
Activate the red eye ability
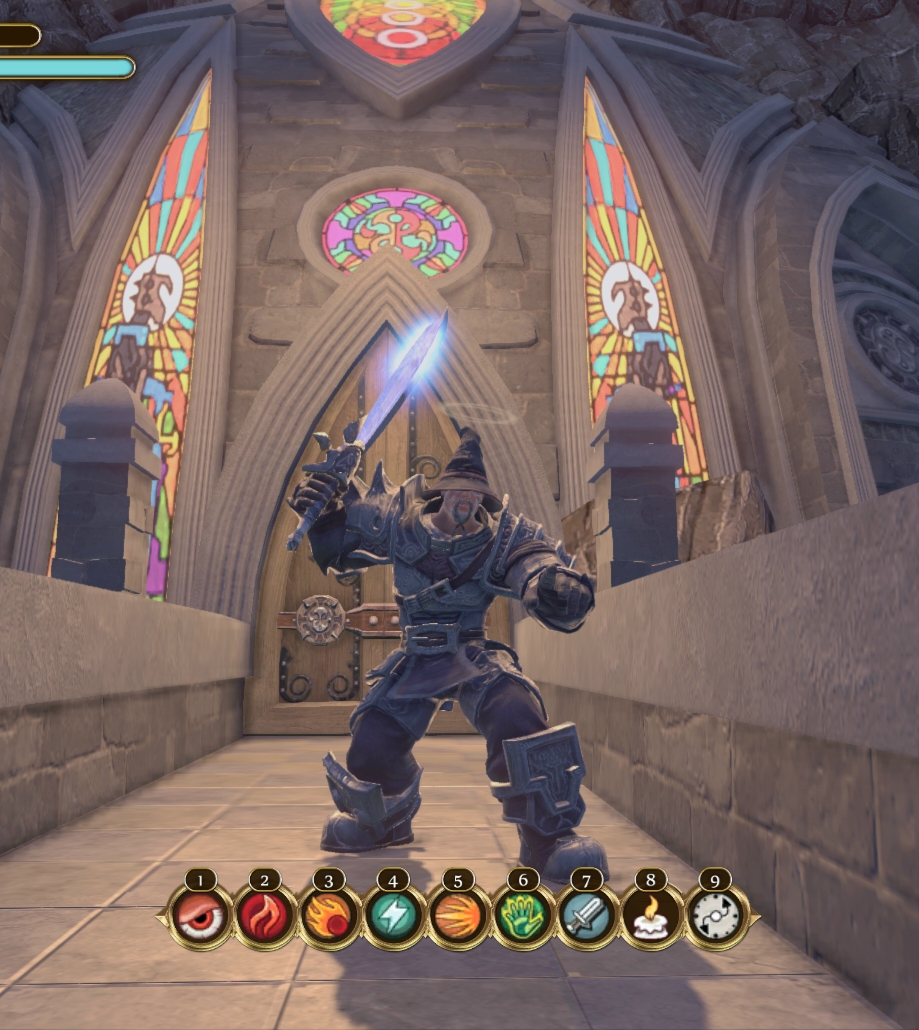201,916
